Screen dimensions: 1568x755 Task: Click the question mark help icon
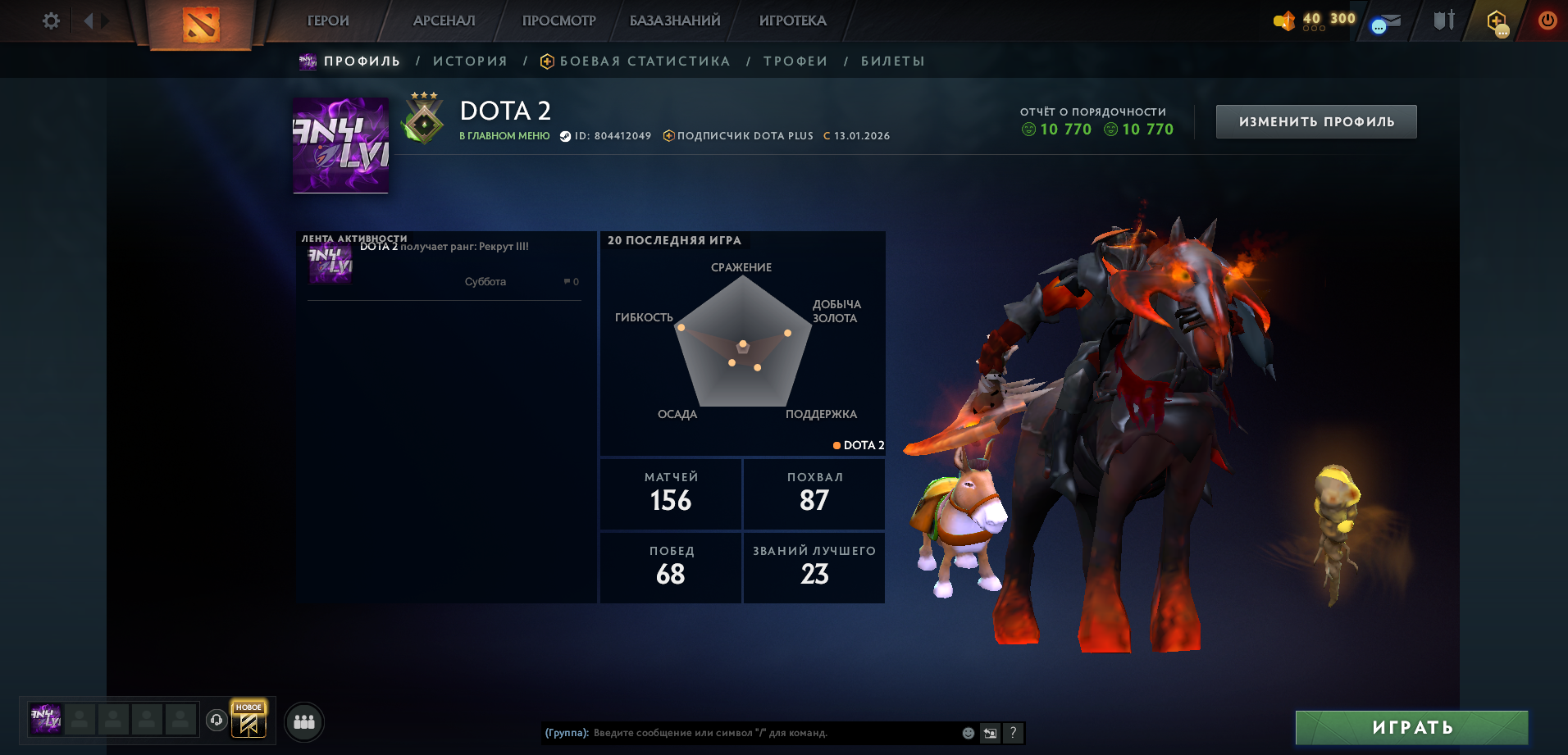tap(1014, 734)
